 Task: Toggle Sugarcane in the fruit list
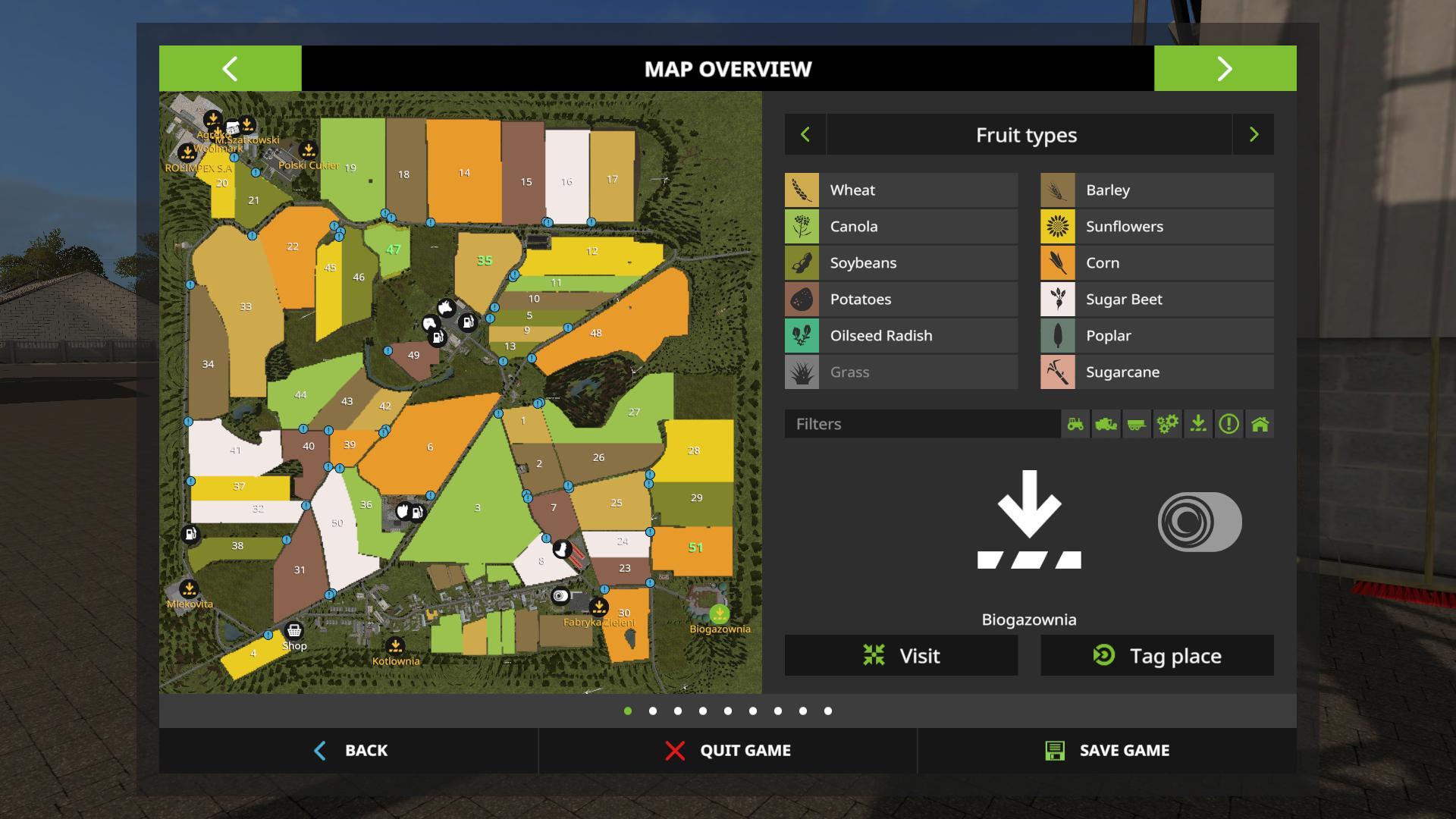pos(1156,372)
